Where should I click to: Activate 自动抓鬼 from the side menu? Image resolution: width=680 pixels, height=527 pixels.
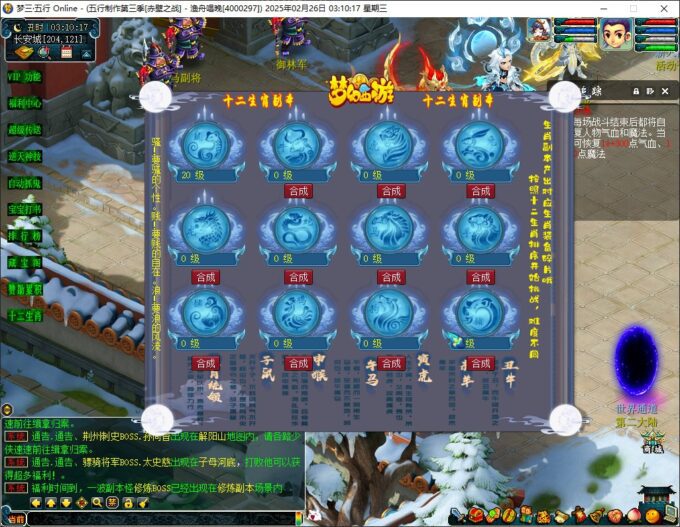tap(25, 184)
